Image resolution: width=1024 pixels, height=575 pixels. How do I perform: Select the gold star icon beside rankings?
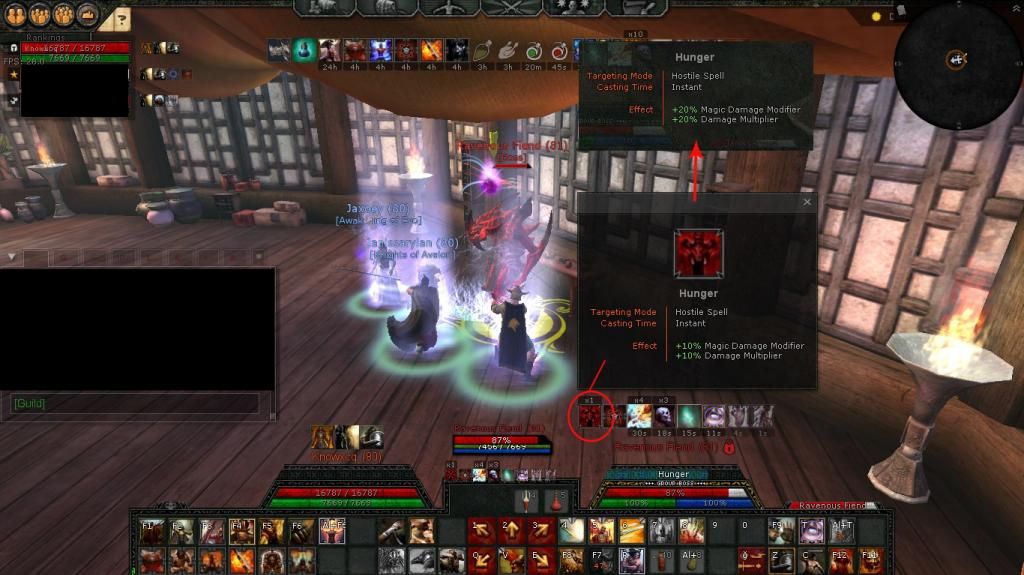pyautogui.click(x=13, y=75)
